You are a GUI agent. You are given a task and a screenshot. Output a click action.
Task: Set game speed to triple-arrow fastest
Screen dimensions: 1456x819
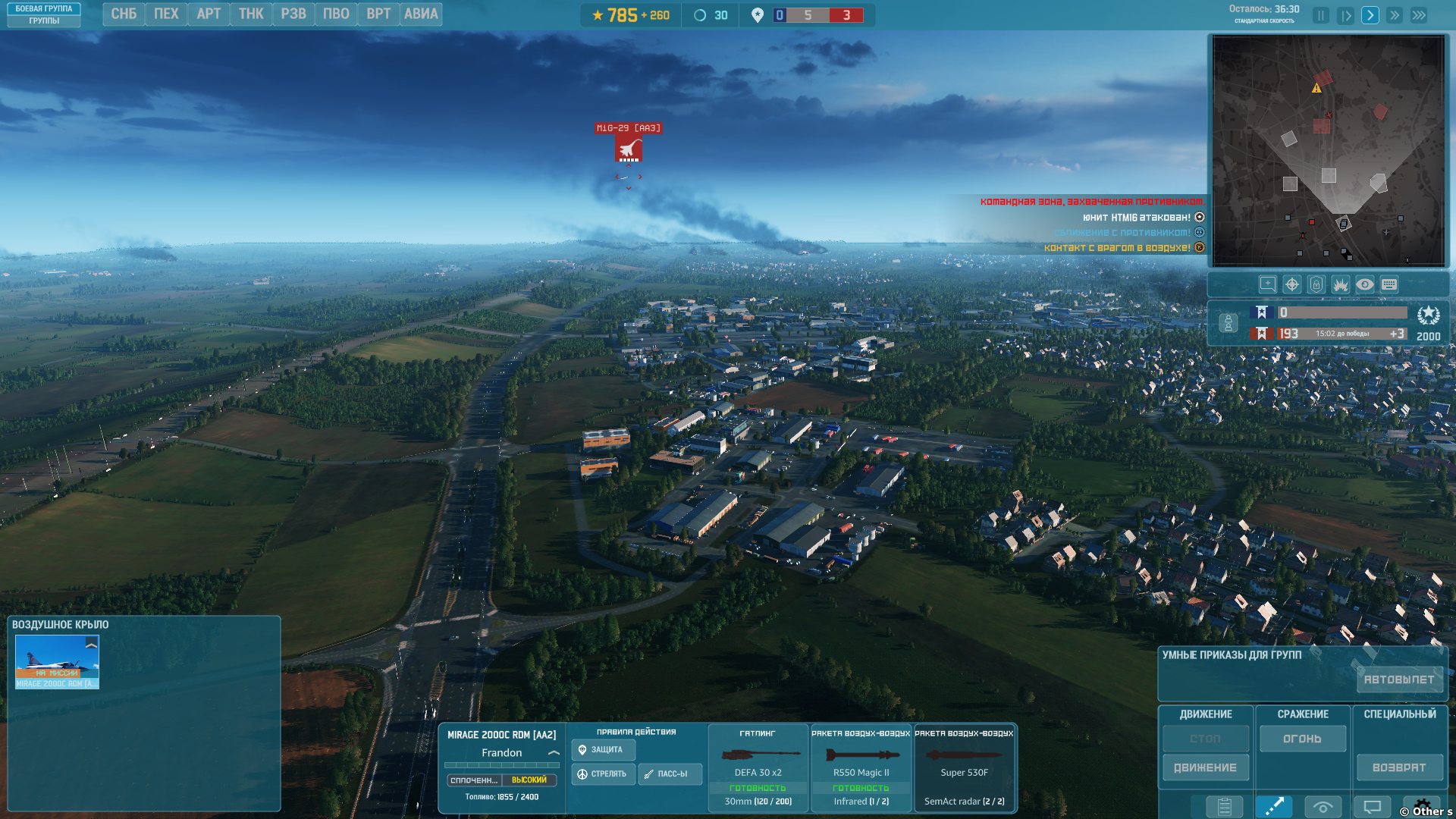pos(1419,15)
